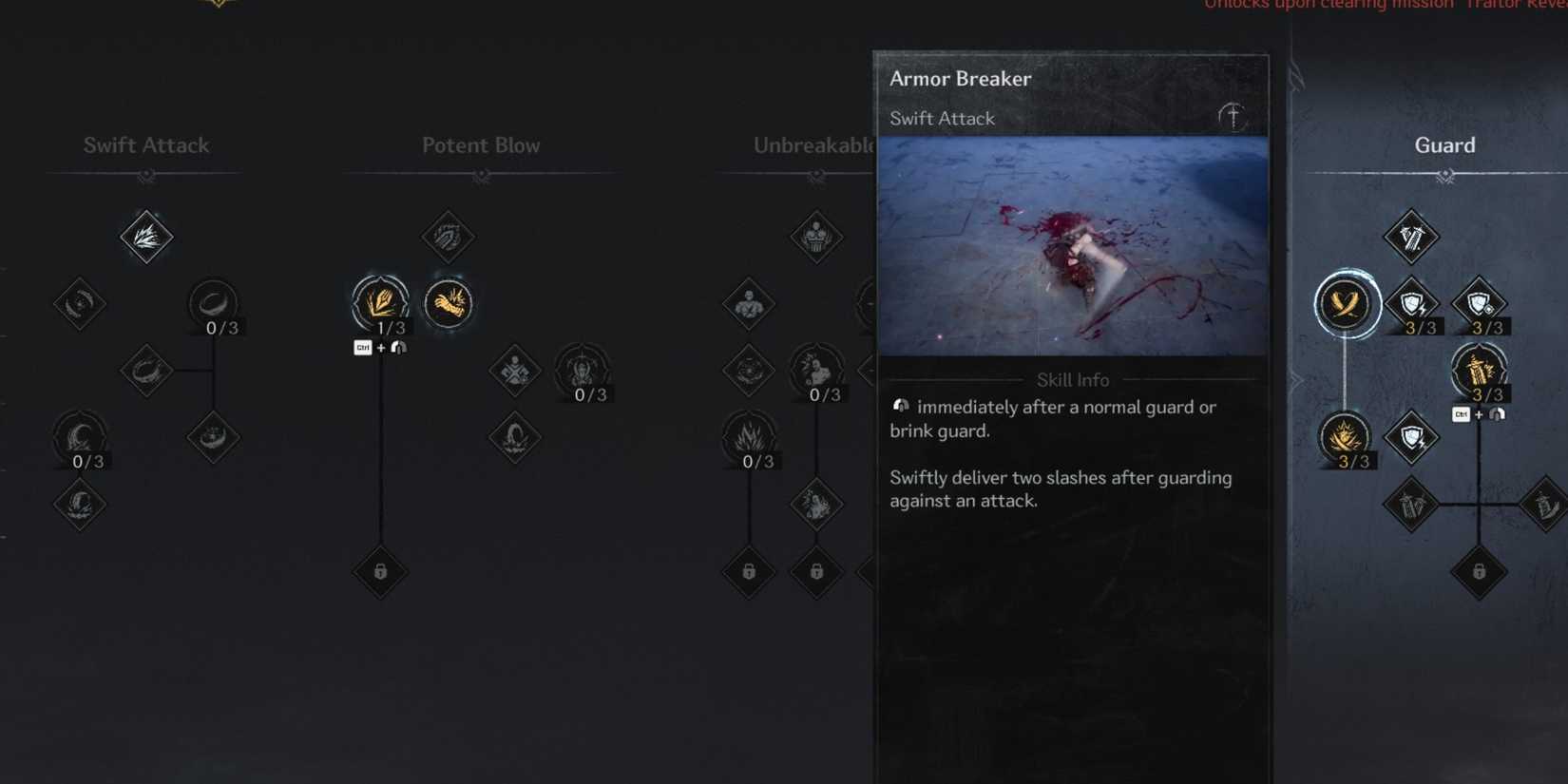Screen dimensions: 1568x784
Task: Click the muscular figure skill in Unbreakable tree
Action: pyautogui.click(x=747, y=304)
